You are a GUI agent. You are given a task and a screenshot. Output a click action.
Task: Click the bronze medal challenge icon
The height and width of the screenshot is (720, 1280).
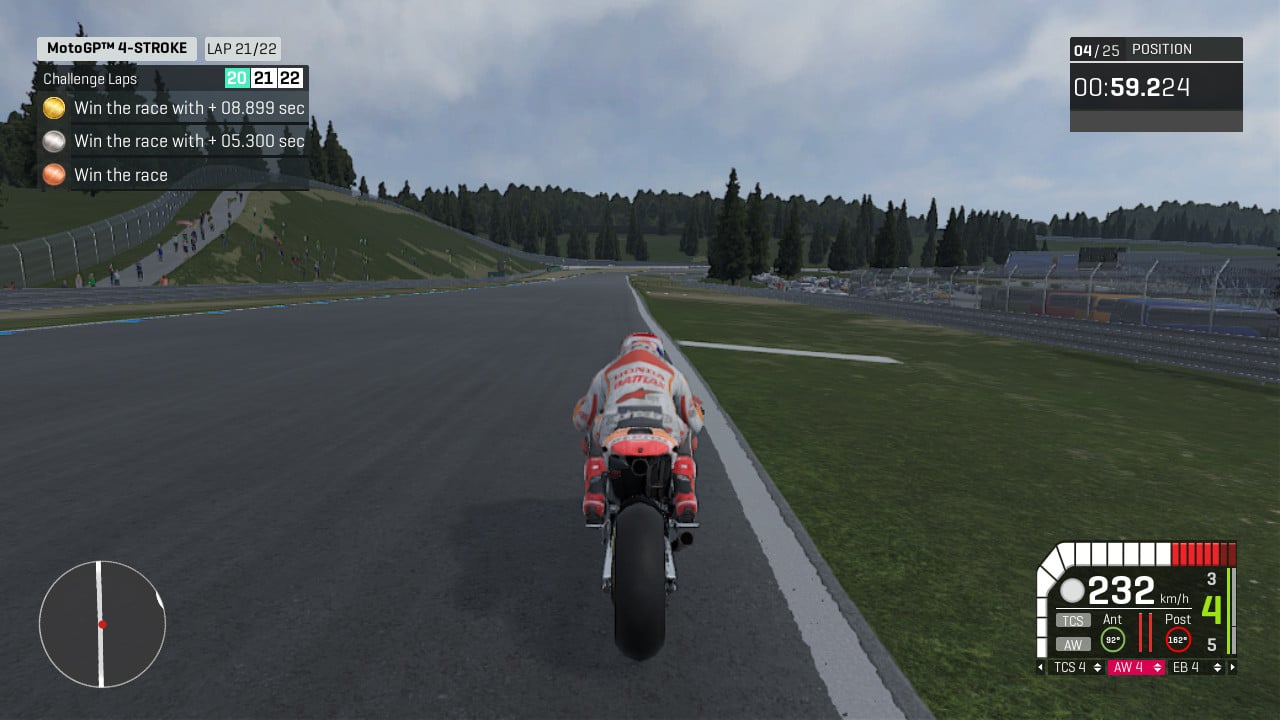coord(53,174)
